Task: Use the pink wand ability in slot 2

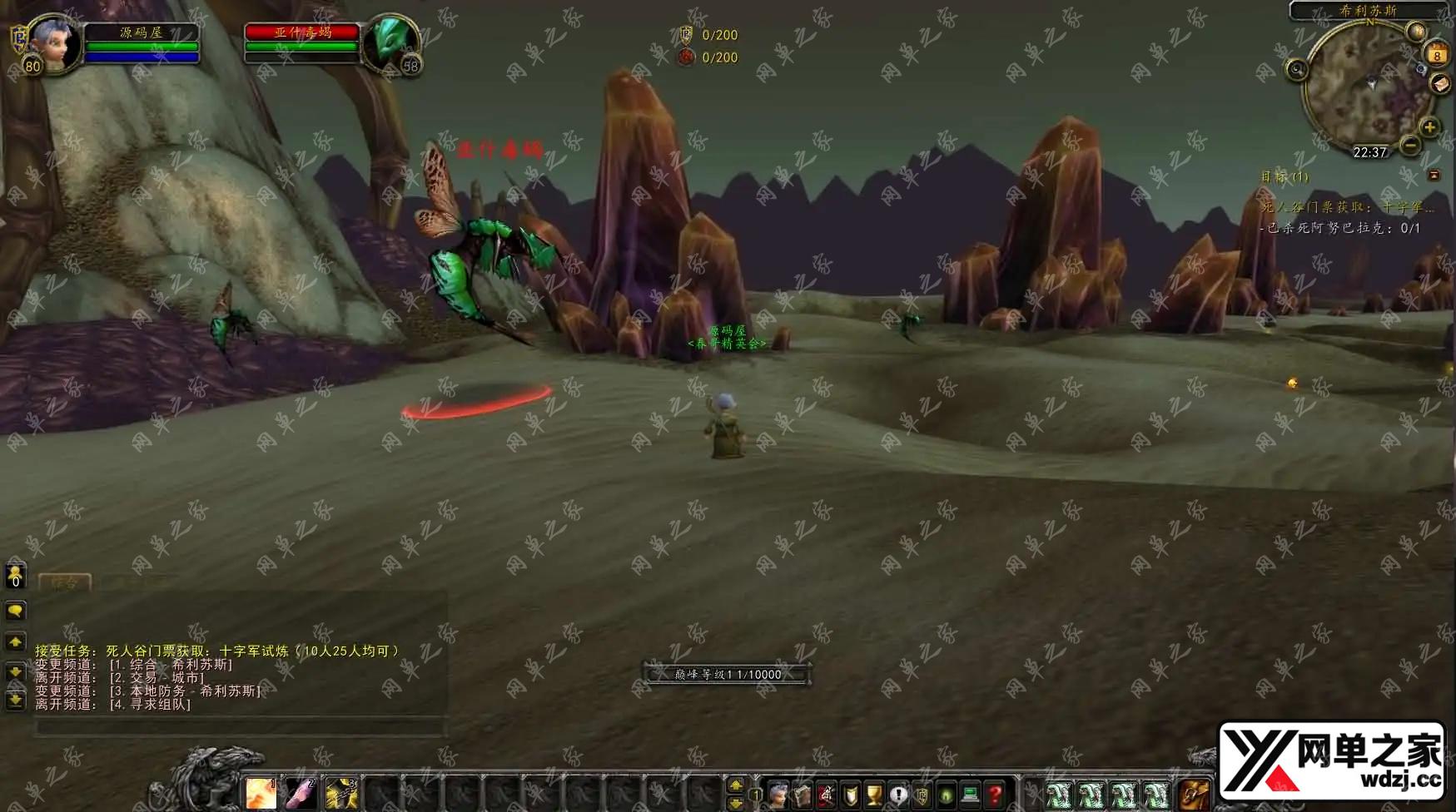Action: 301,794
